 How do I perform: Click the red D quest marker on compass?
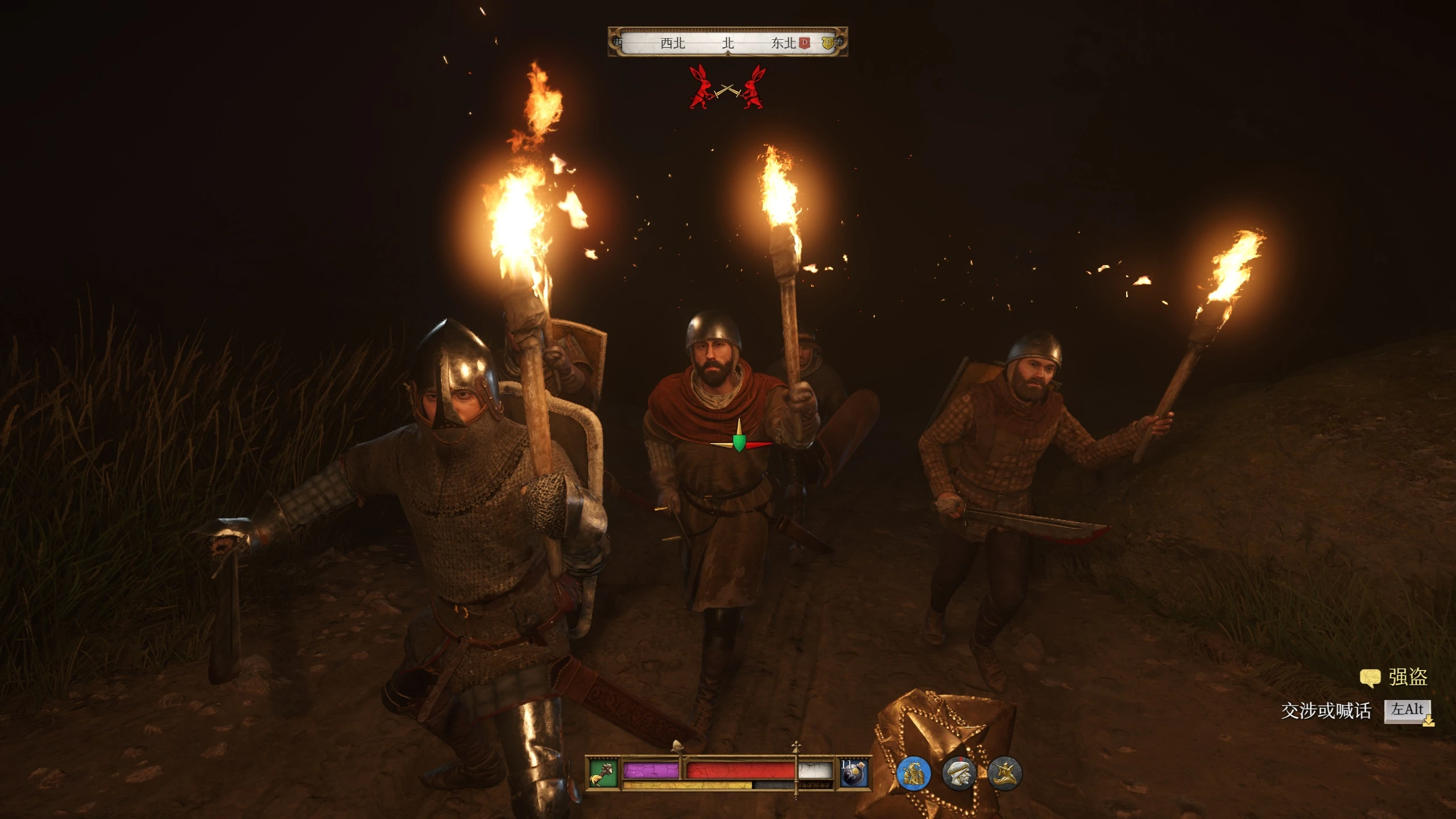[x=804, y=43]
